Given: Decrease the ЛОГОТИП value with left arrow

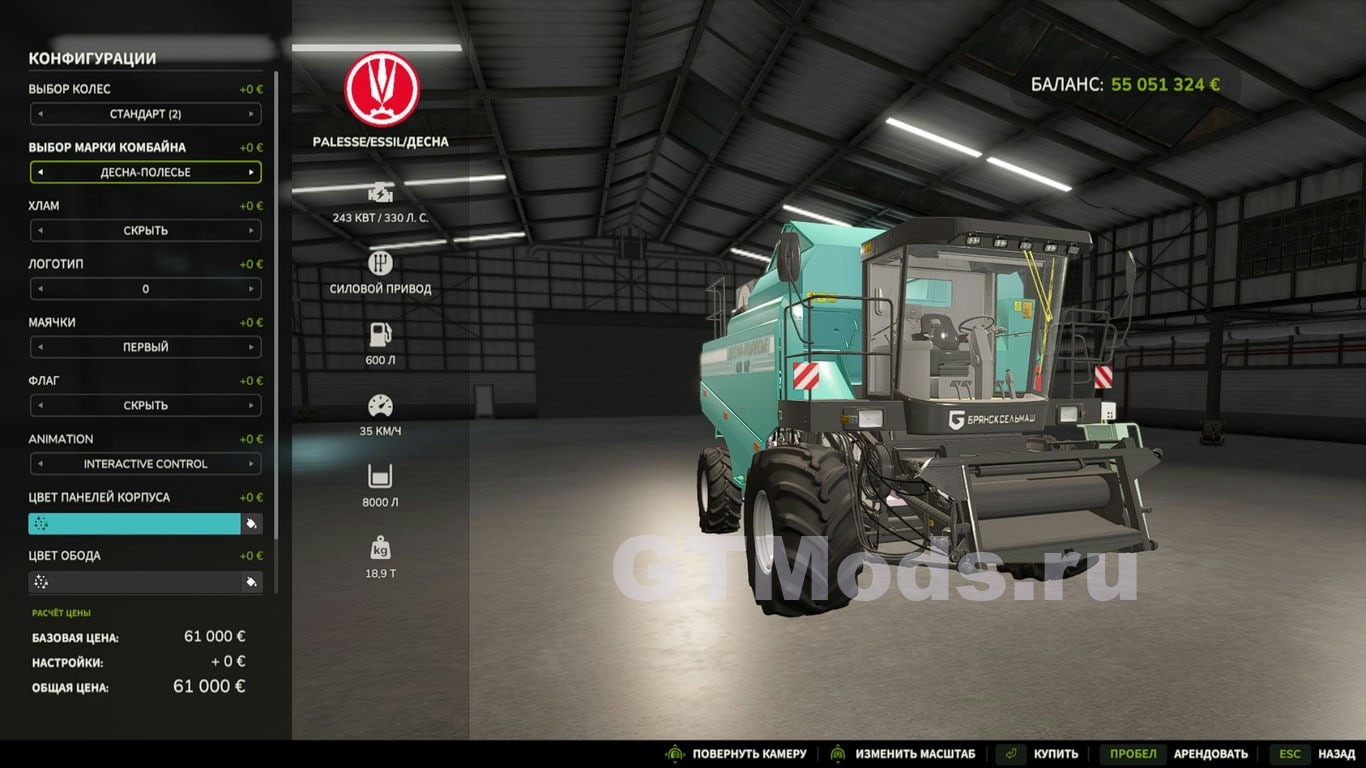Looking at the screenshot, I should coord(40,289).
